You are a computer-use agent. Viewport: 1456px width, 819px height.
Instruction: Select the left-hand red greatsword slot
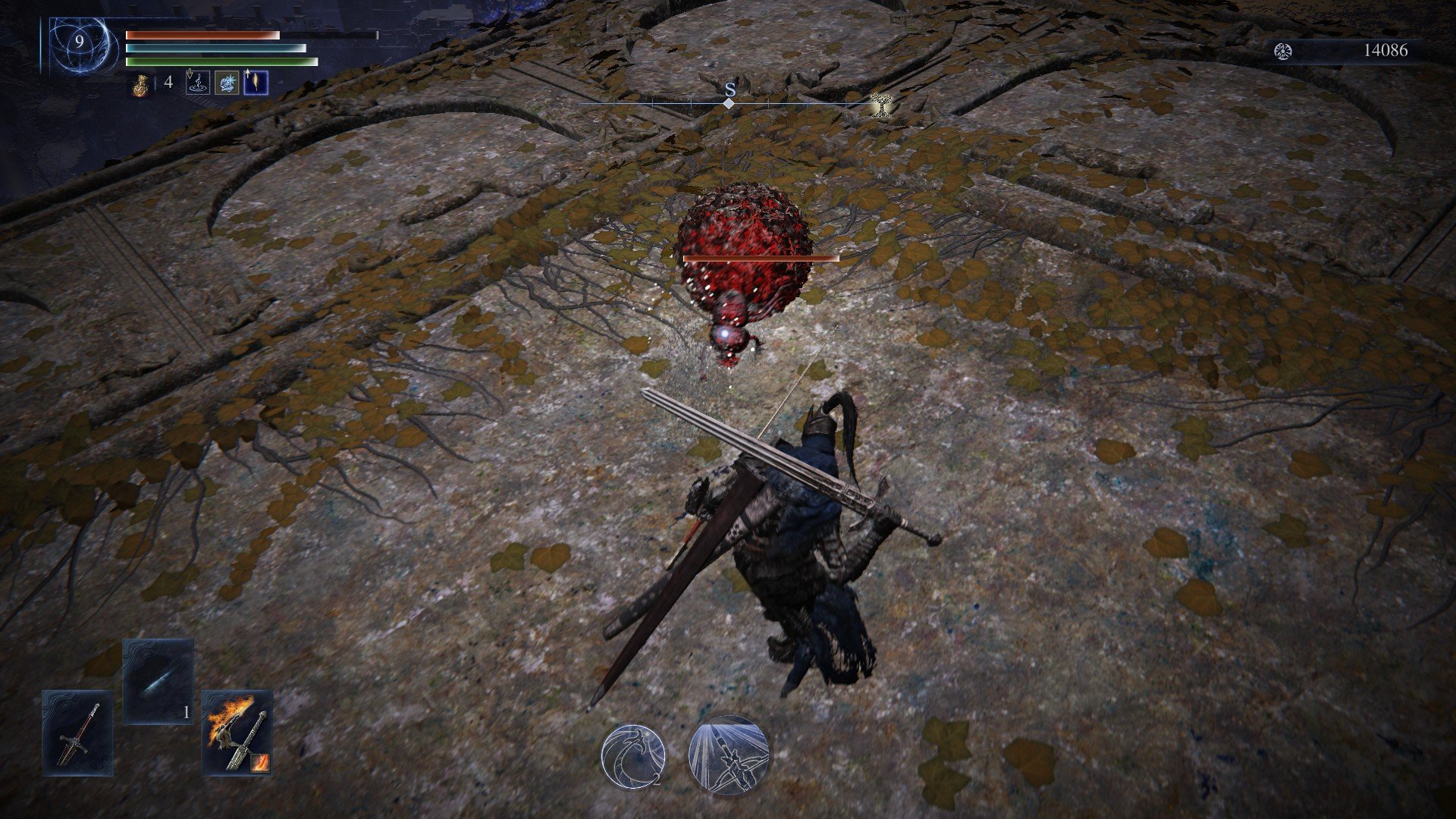(x=77, y=733)
